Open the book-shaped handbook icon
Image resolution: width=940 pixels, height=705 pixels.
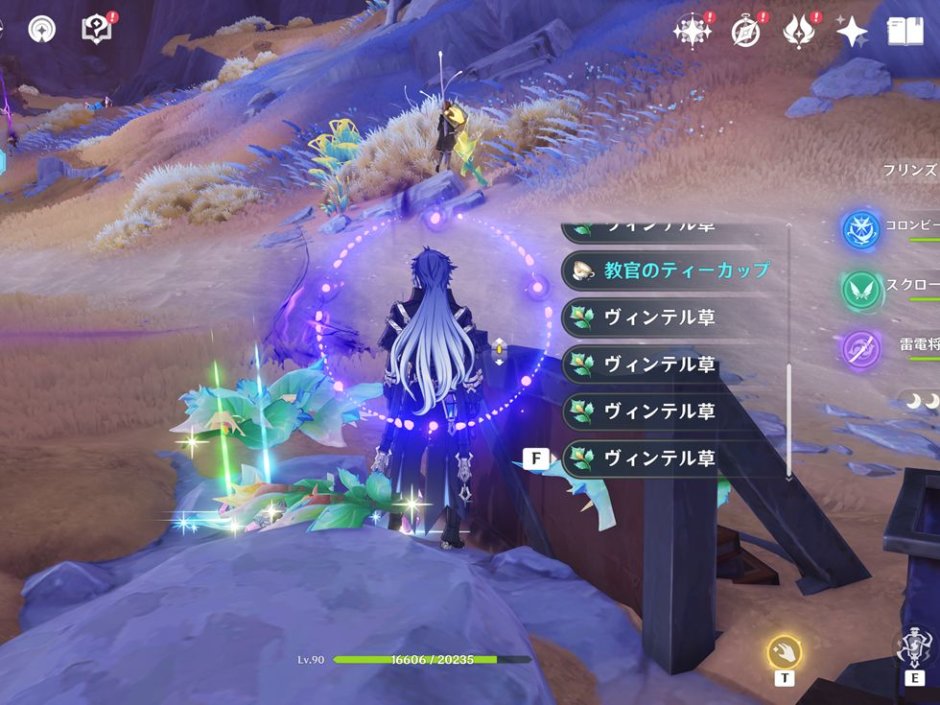tap(904, 32)
